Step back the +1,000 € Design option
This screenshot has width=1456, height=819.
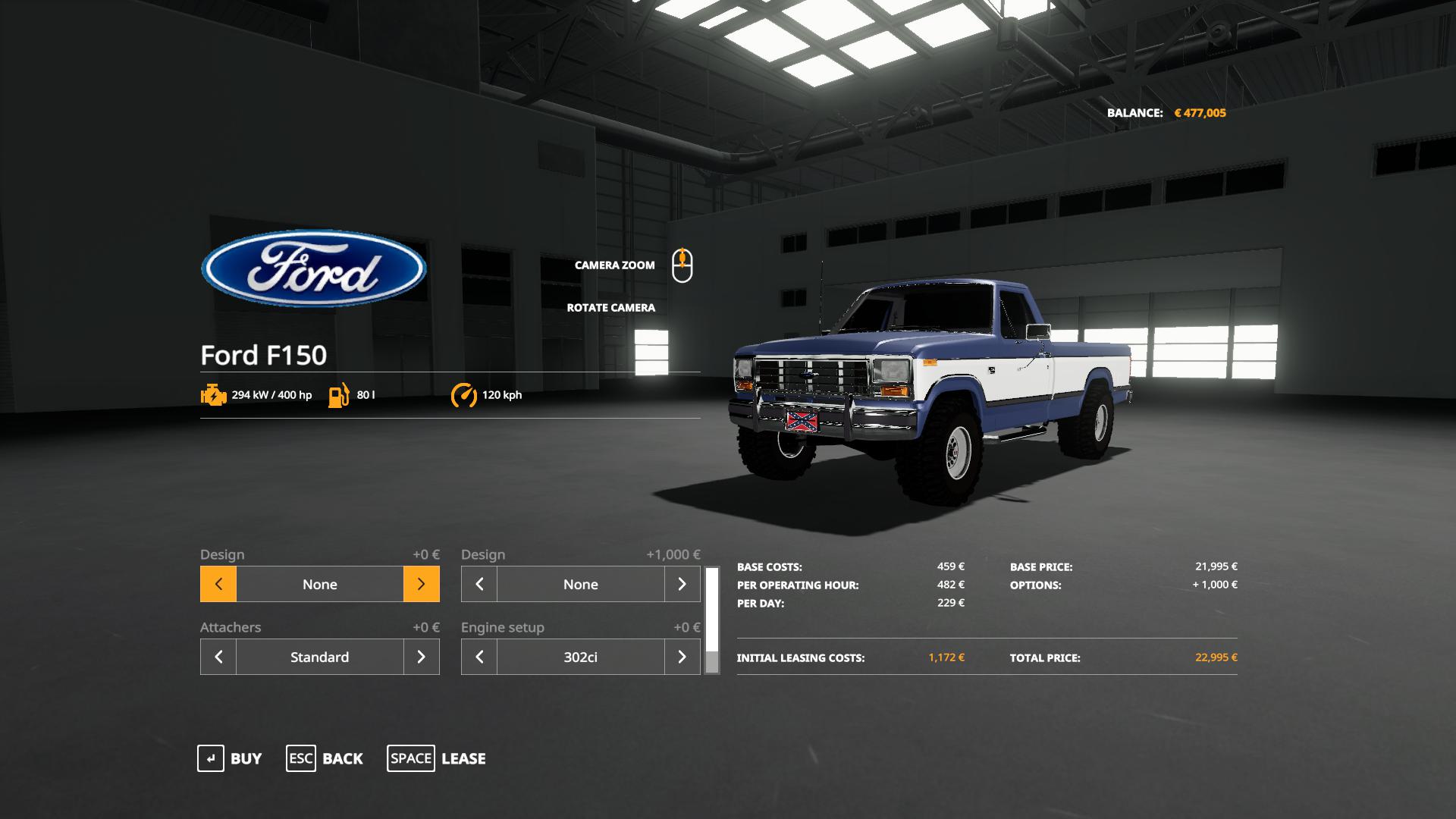(x=479, y=584)
